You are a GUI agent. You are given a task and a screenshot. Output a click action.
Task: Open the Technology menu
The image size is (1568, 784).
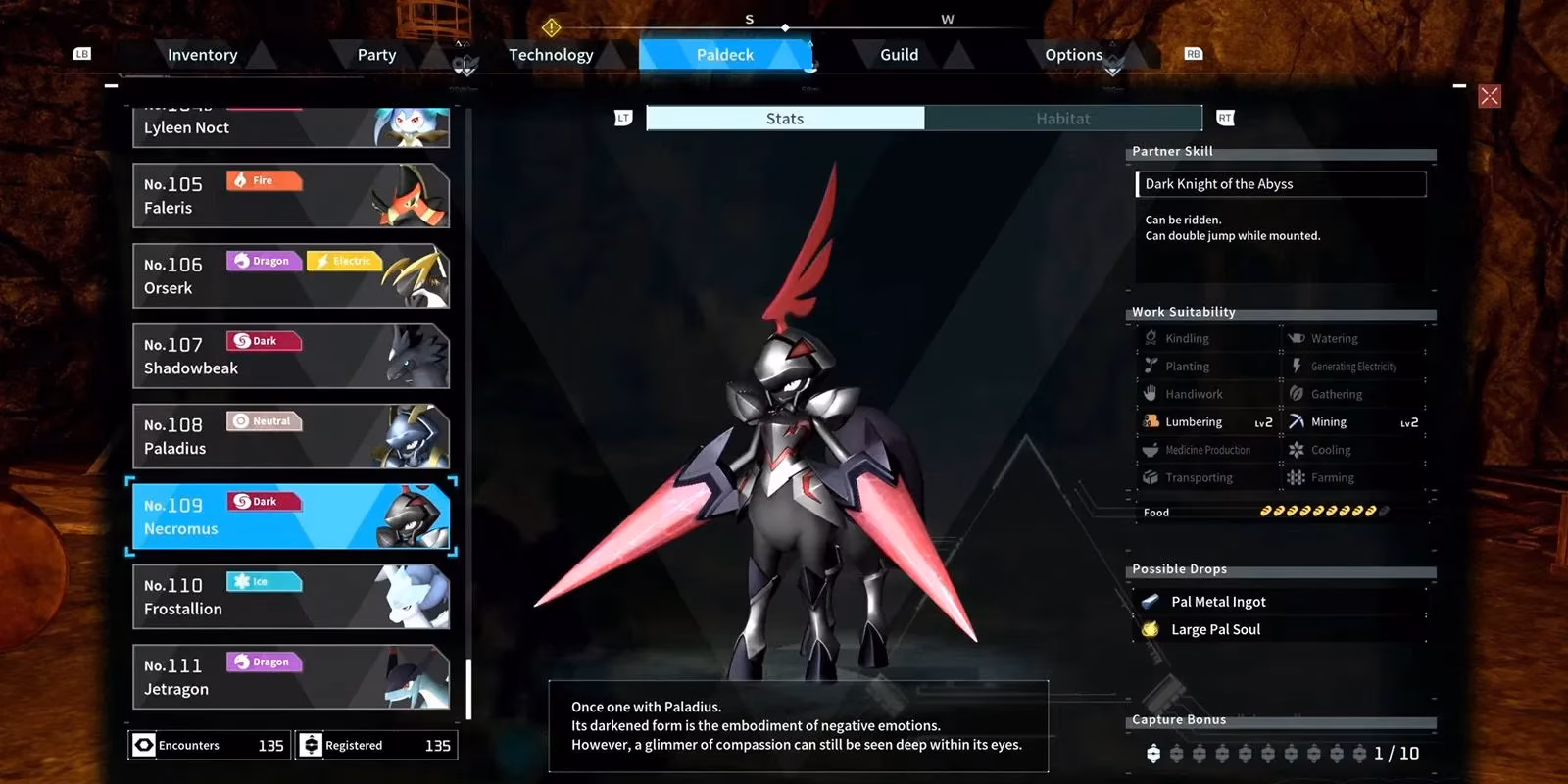pos(551,55)
